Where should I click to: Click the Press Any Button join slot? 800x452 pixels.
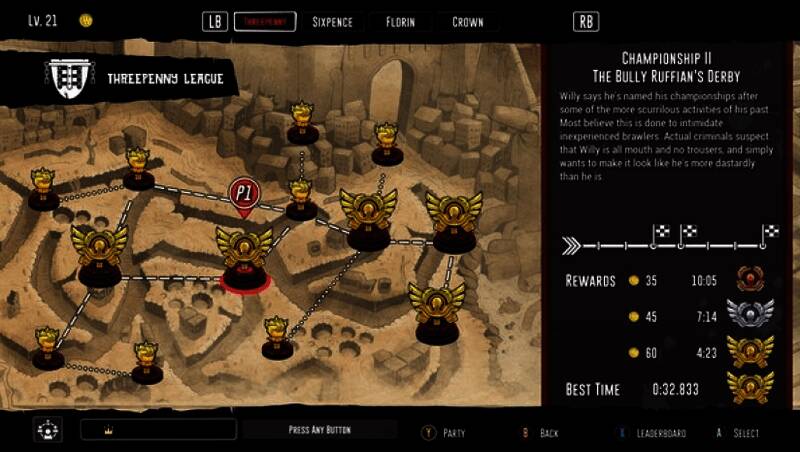coord(320,430)
